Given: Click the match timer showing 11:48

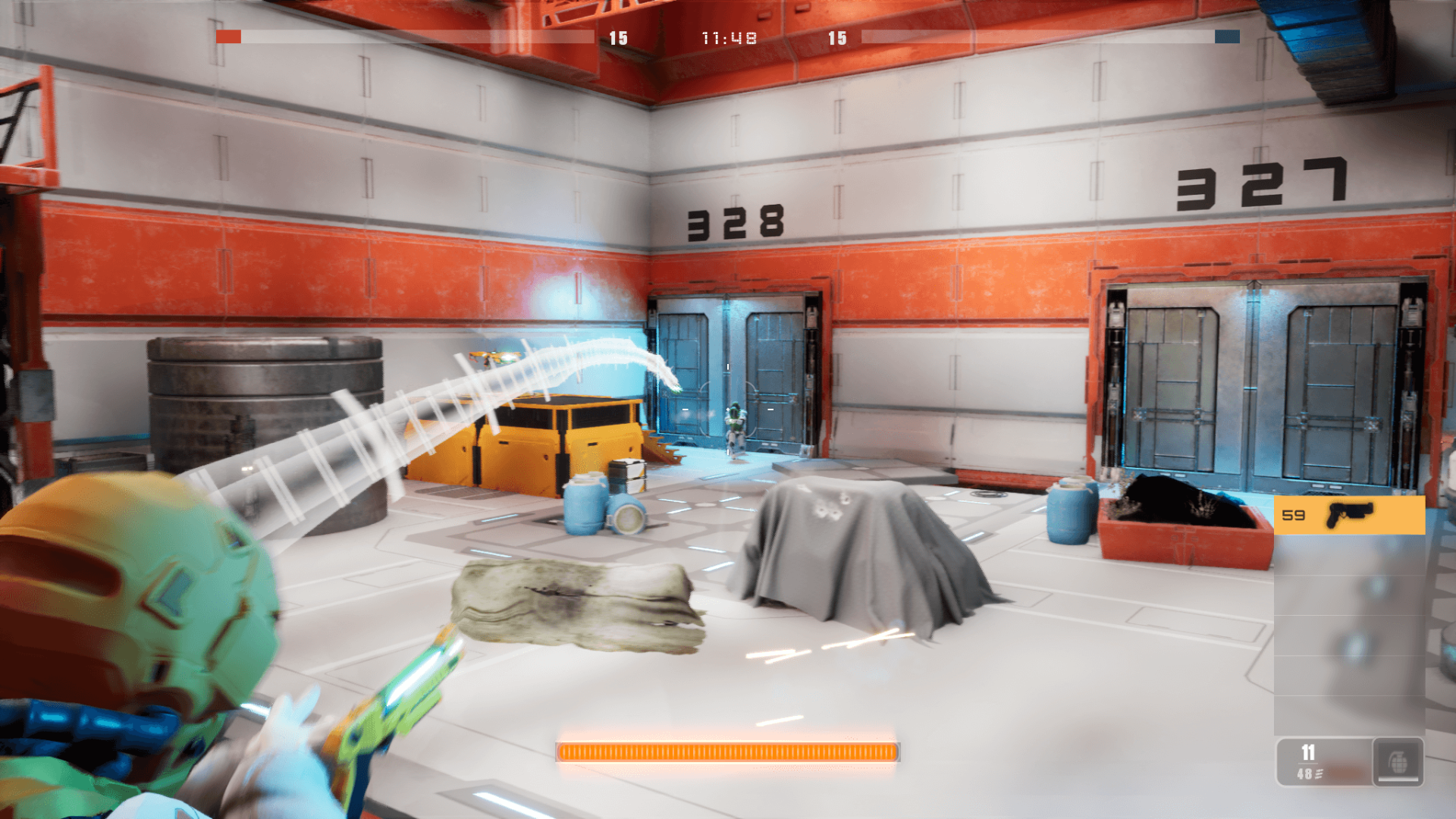Looking at the screenshot, I should (x=729, y=39).
